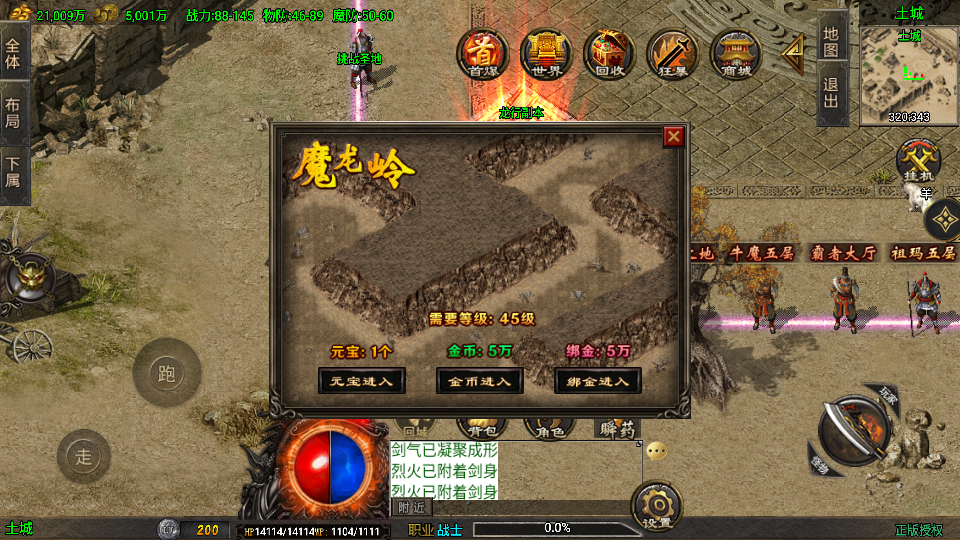Tap the 走 walk button
Screen dimensions: 960x540
84,457
